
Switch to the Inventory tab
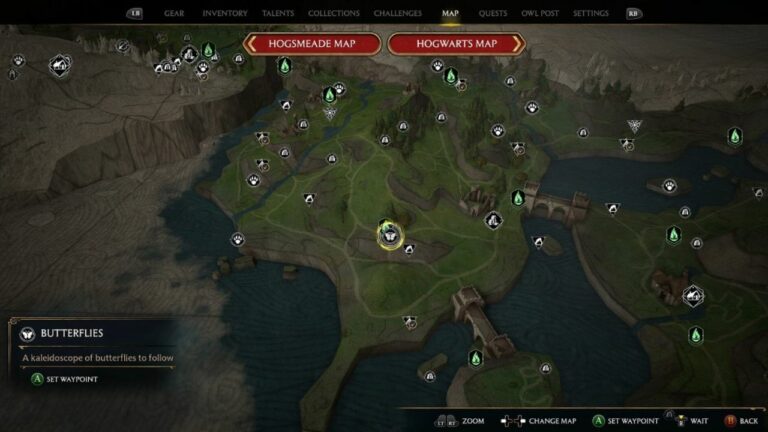(x=225, y=13)
